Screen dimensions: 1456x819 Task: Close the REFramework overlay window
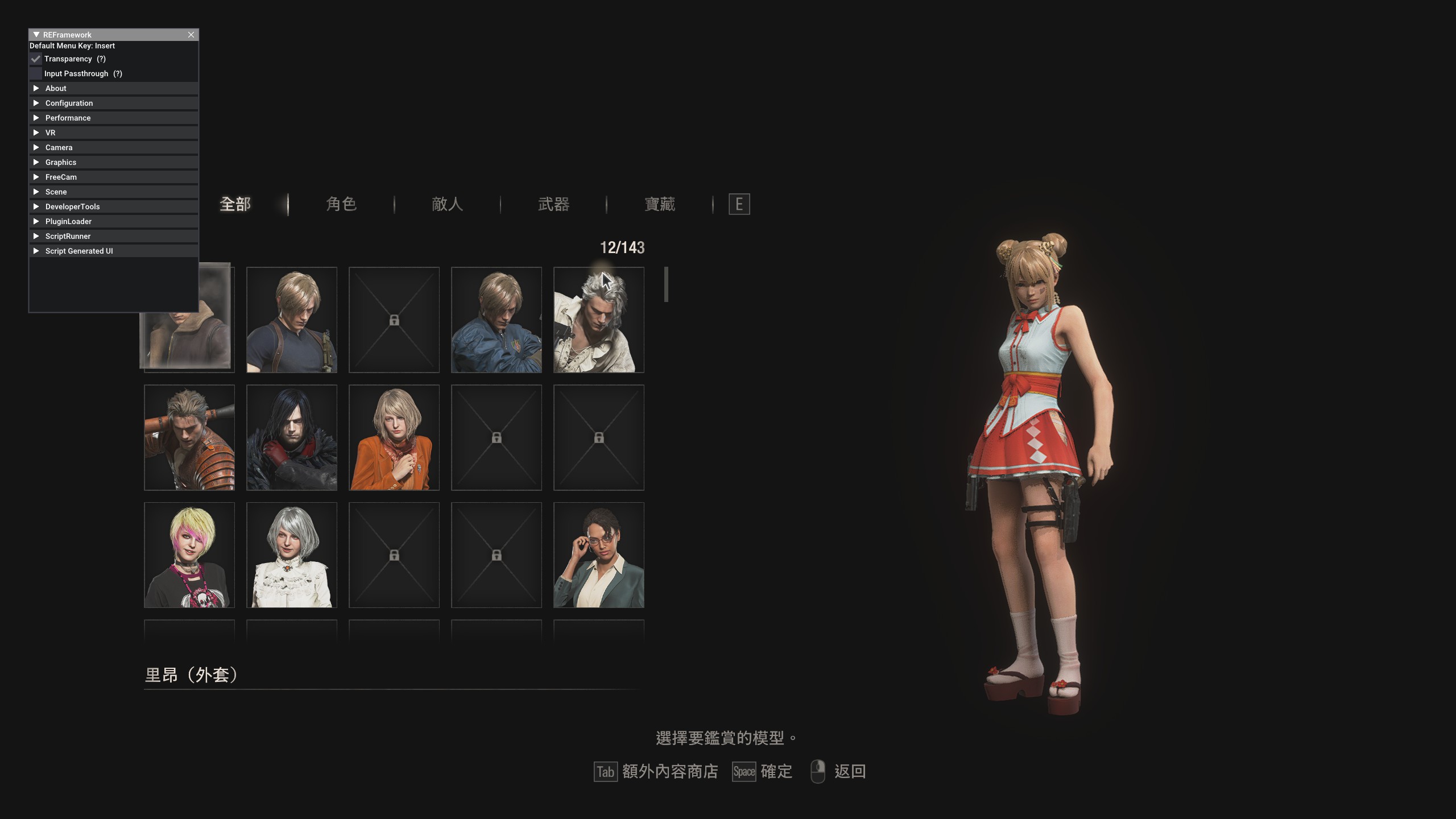[191, 35]
